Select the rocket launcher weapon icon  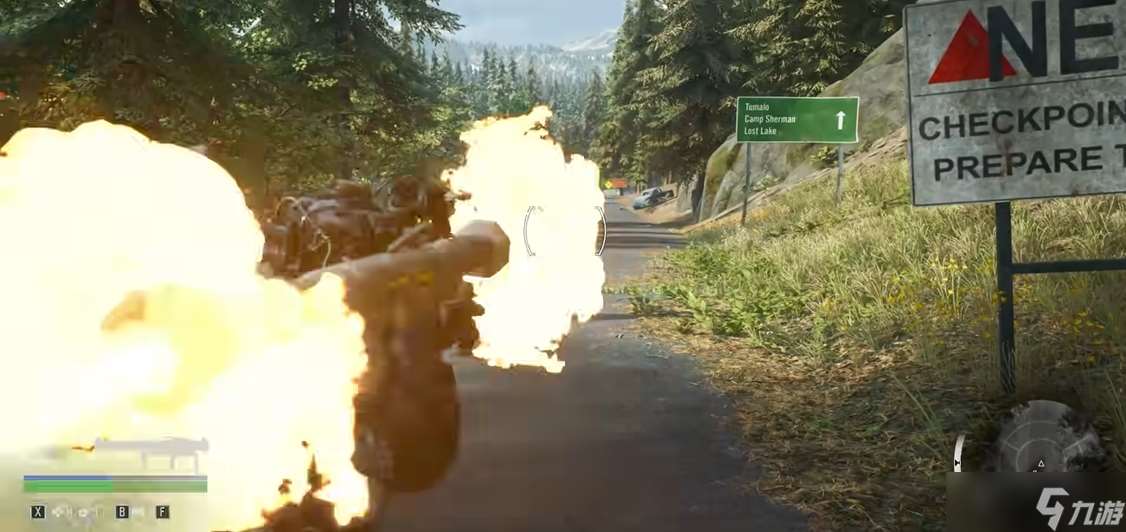point(150,451)
